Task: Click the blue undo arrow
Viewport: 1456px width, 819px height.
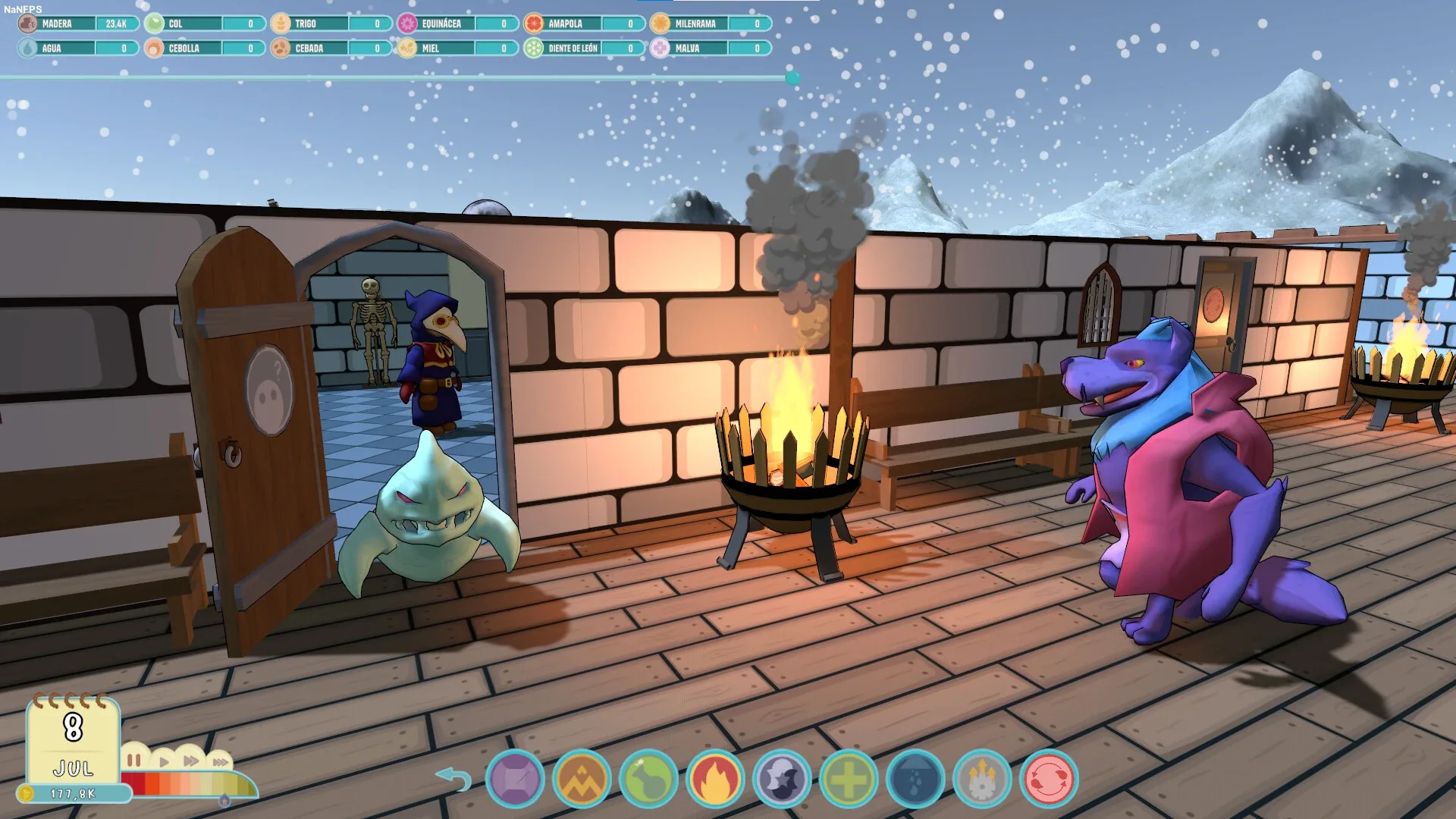Action: tap(453, 779)
